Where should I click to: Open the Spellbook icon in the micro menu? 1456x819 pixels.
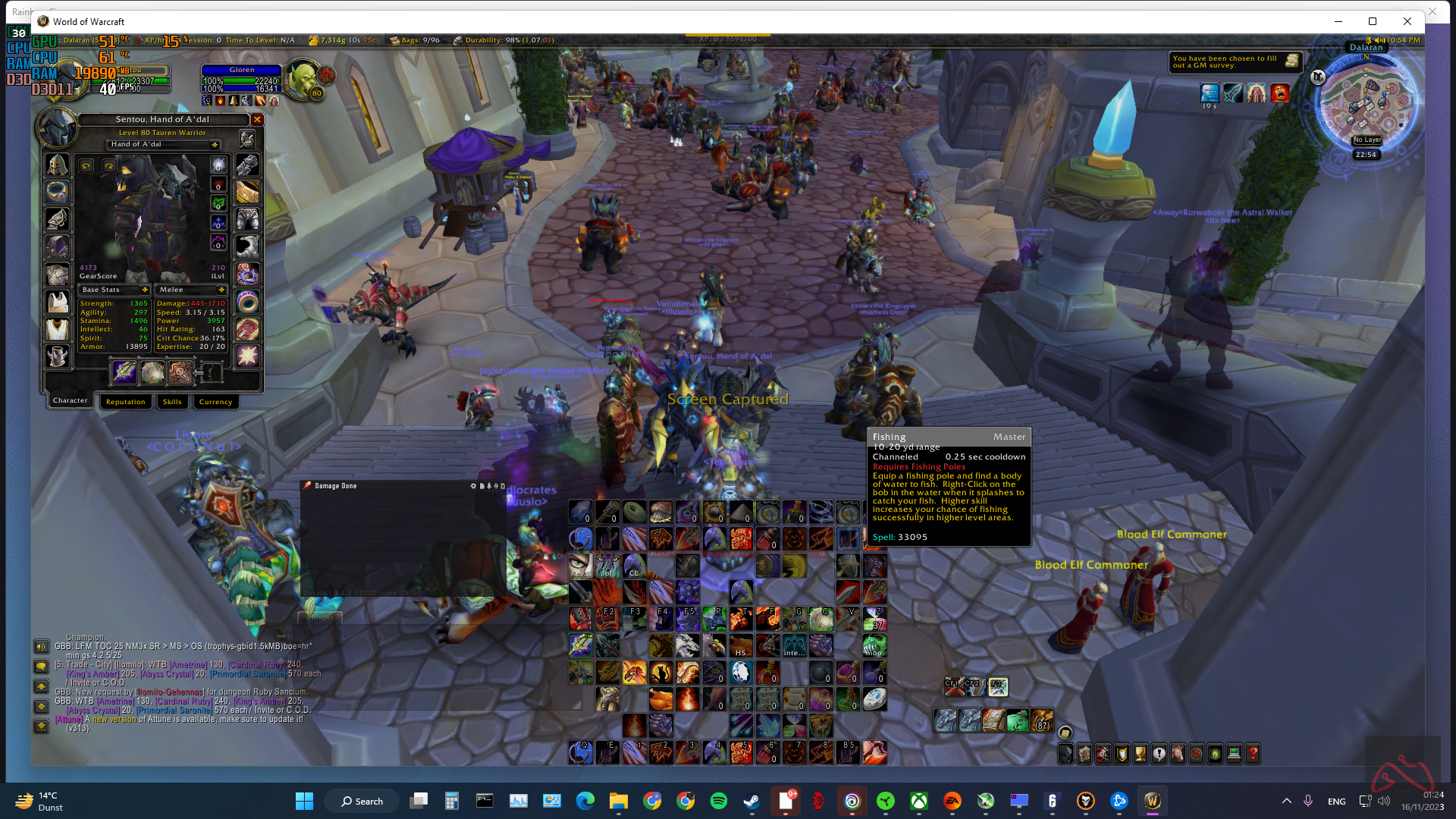1084,755
